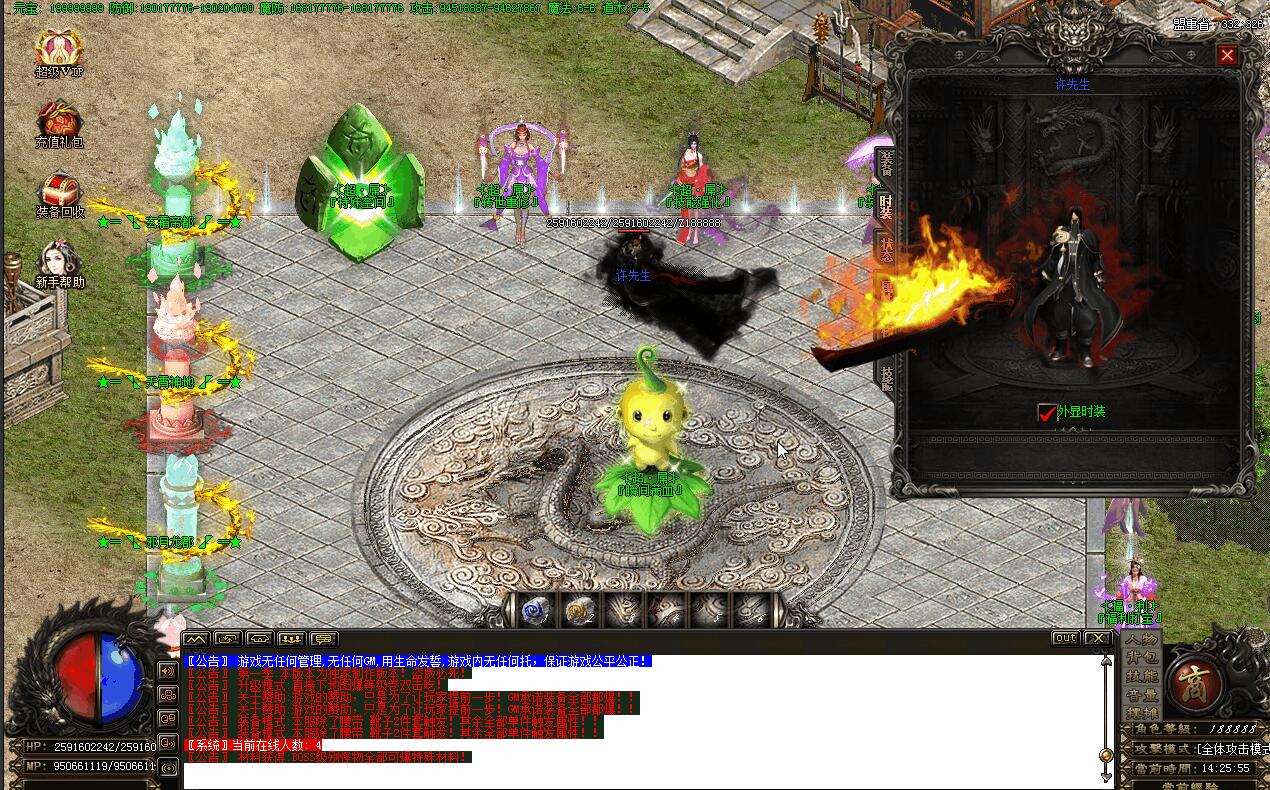Screen dimensions: 1270x790
Task: Toggle the 外显时装 checkbox
Action: point(1047,412)
